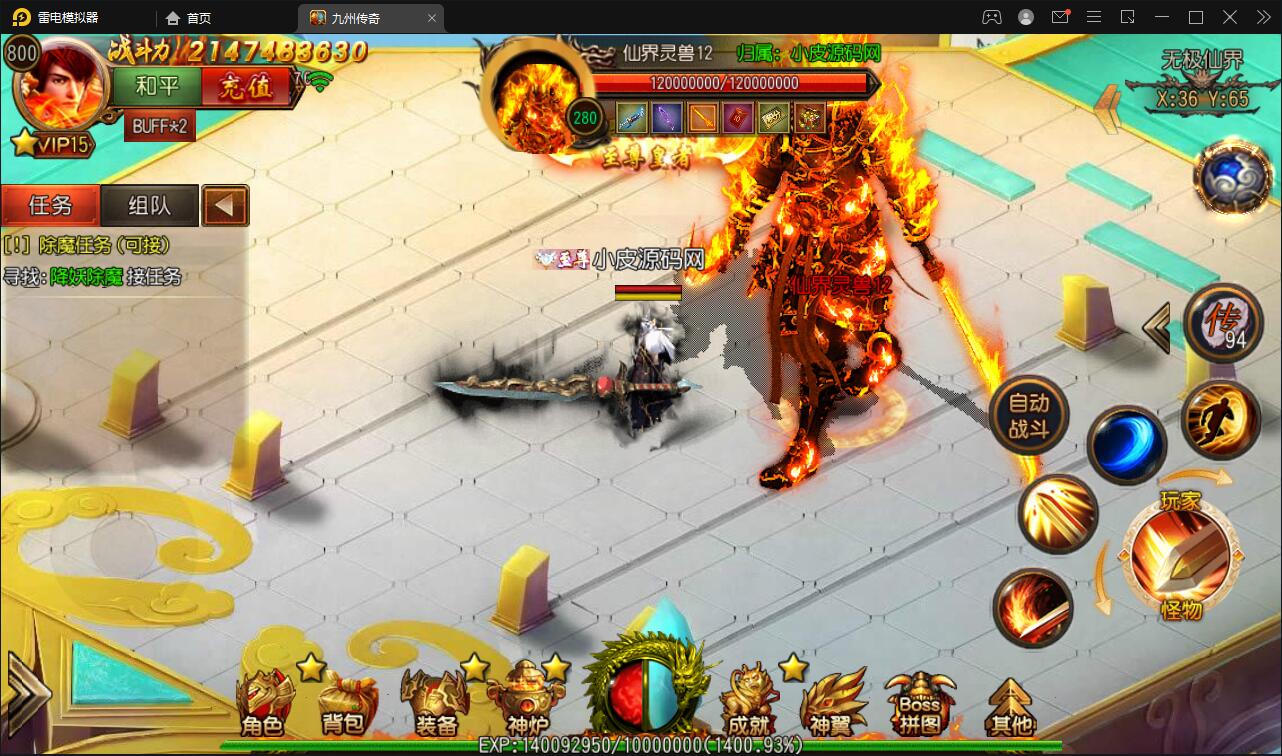Switch to the 任务 quest tab
Viewport: 1282px width, 756px height.
(50, 206)
